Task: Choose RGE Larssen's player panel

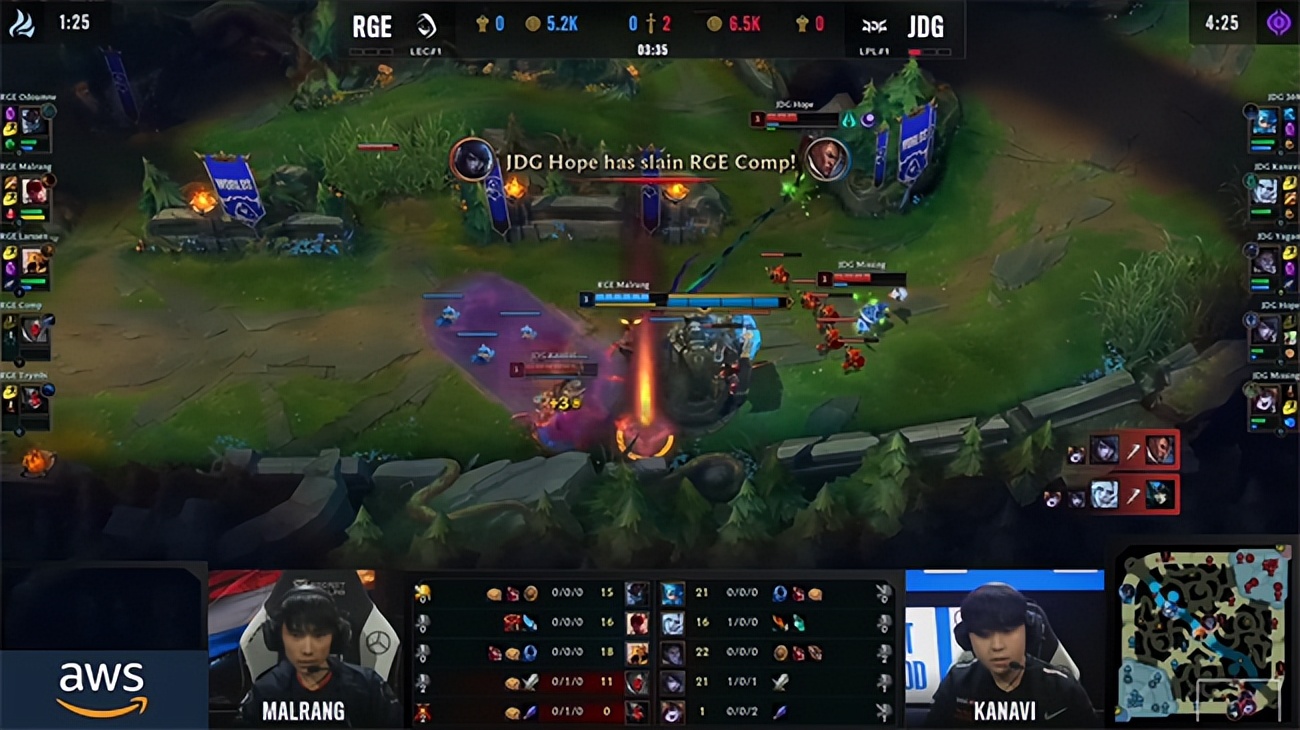Action: (28, 263)
